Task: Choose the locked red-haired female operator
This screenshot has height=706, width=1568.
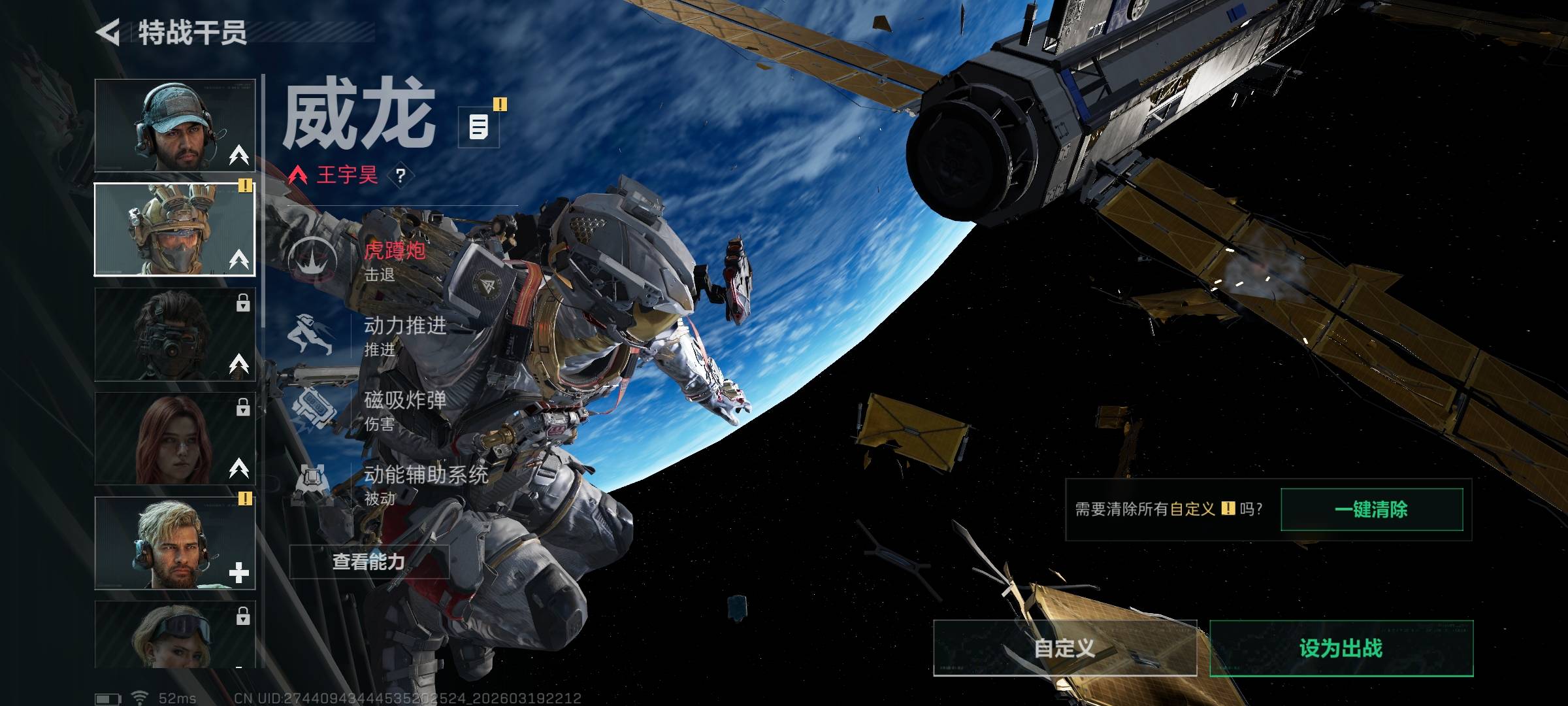Action: point(174,439)
